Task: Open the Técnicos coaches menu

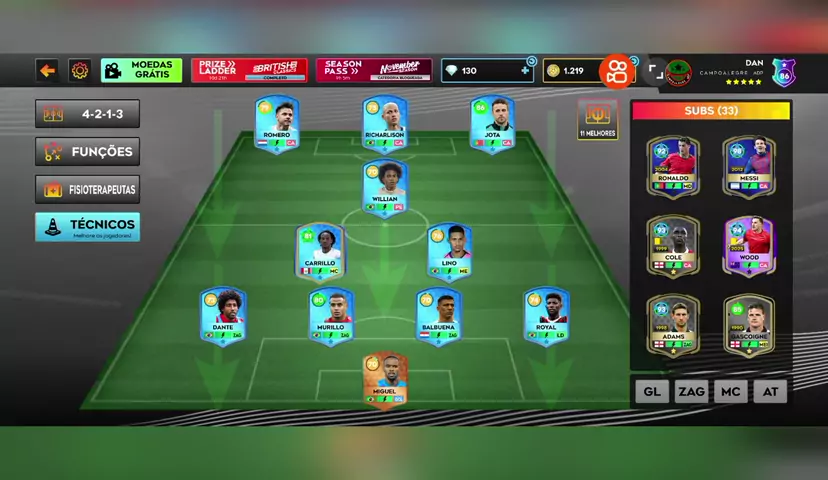Action: tap(87, 227)
